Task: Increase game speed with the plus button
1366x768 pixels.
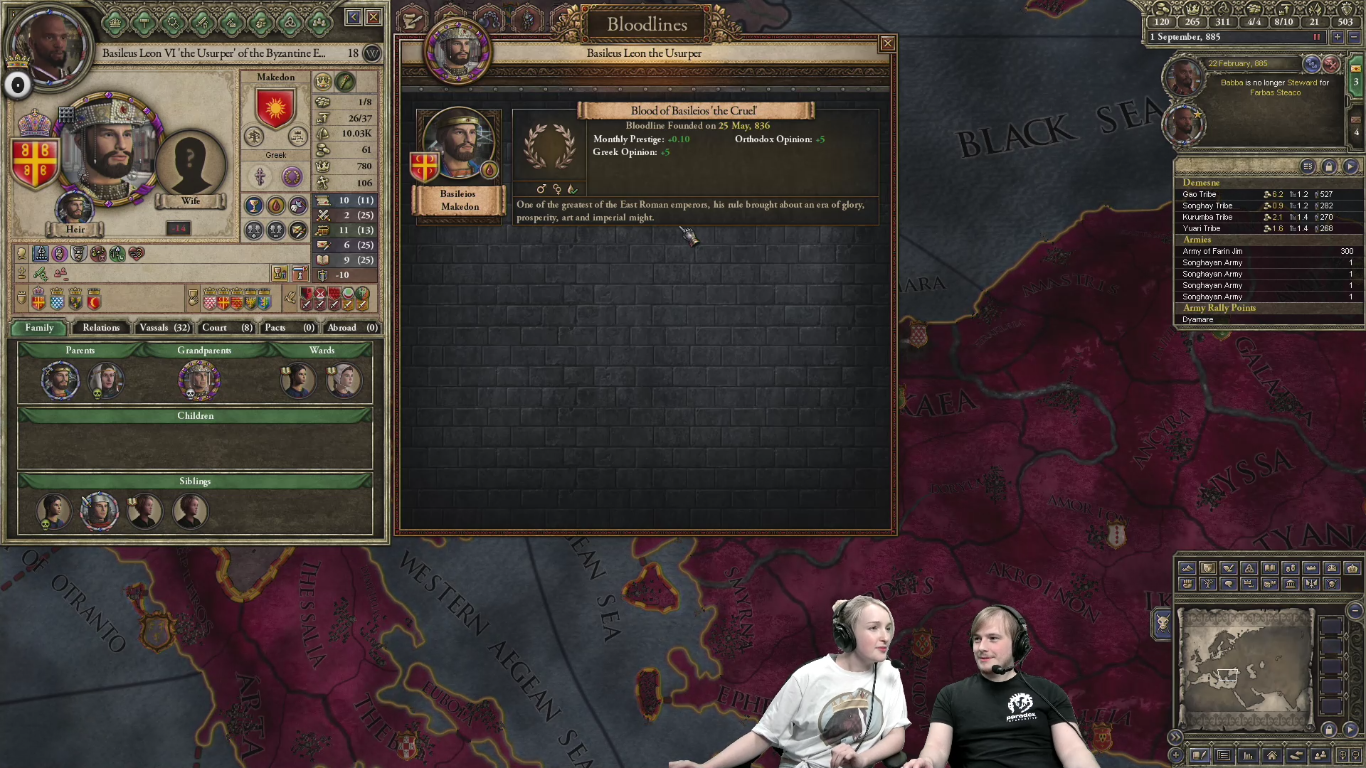Action: pyautogui.click(x=1337, y=36)
